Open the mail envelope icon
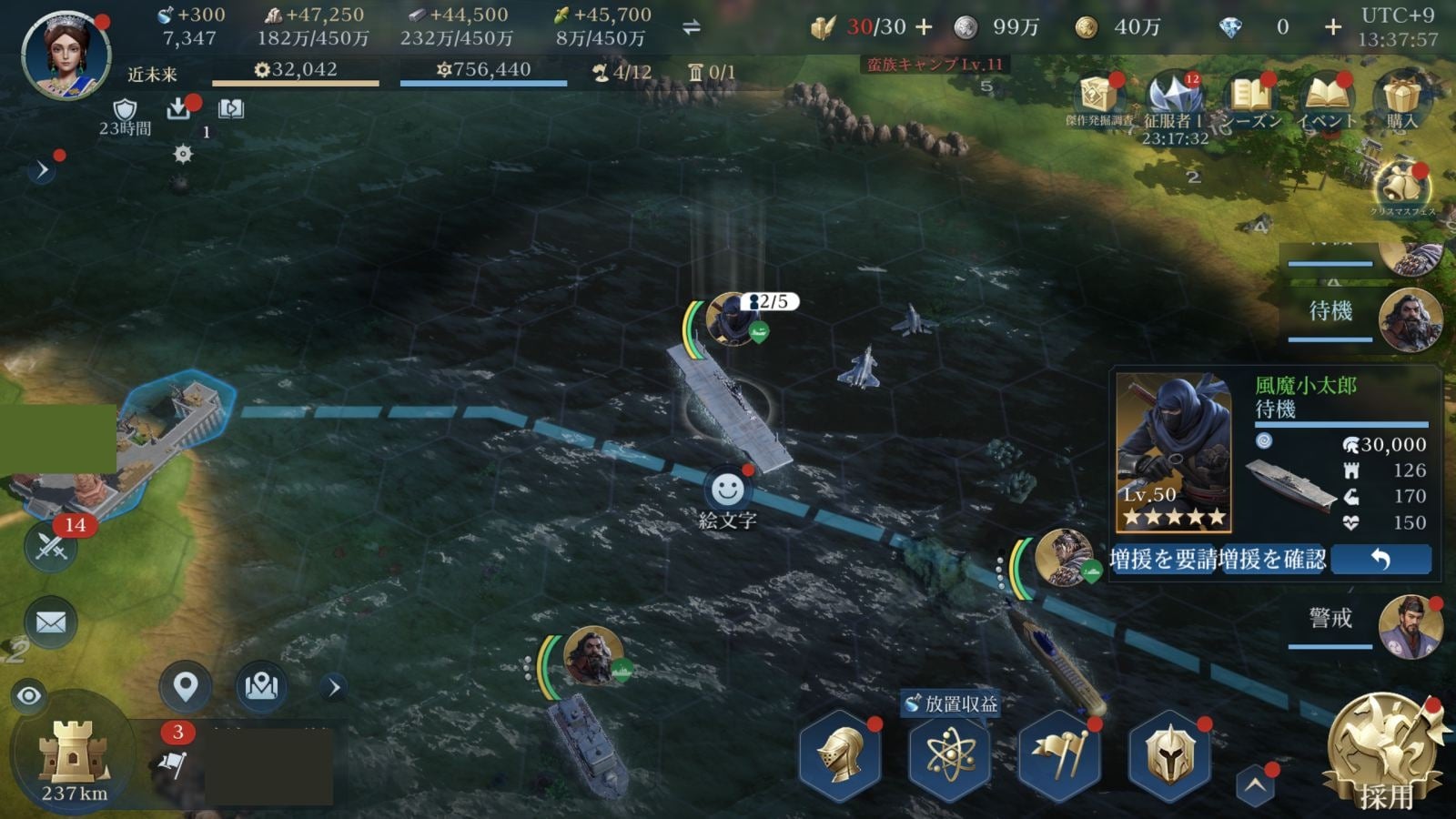Image resolution: width=1456 pixels, height=819 pixels. point(51,622)
